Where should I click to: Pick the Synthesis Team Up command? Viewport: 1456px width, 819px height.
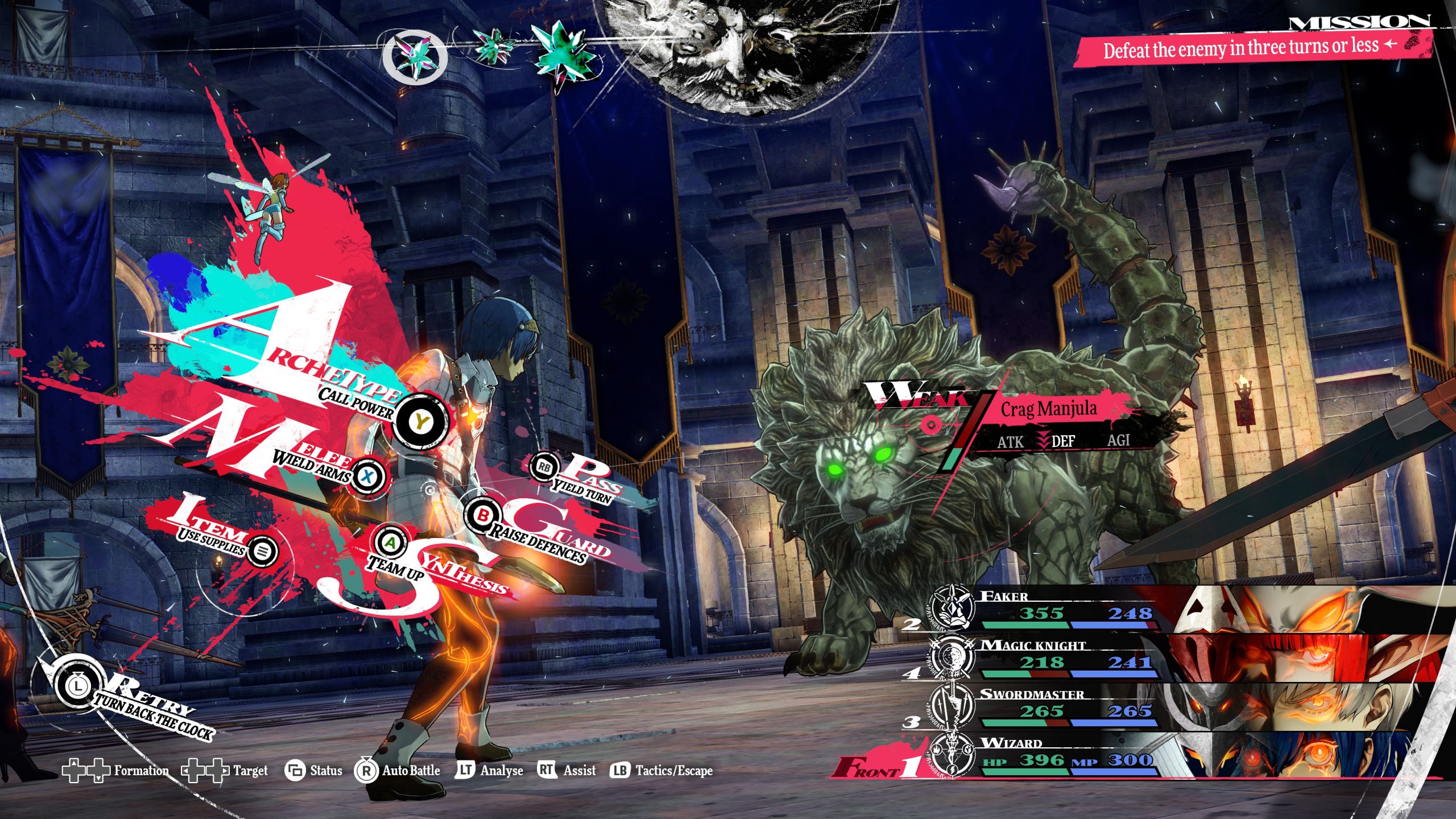390,543
